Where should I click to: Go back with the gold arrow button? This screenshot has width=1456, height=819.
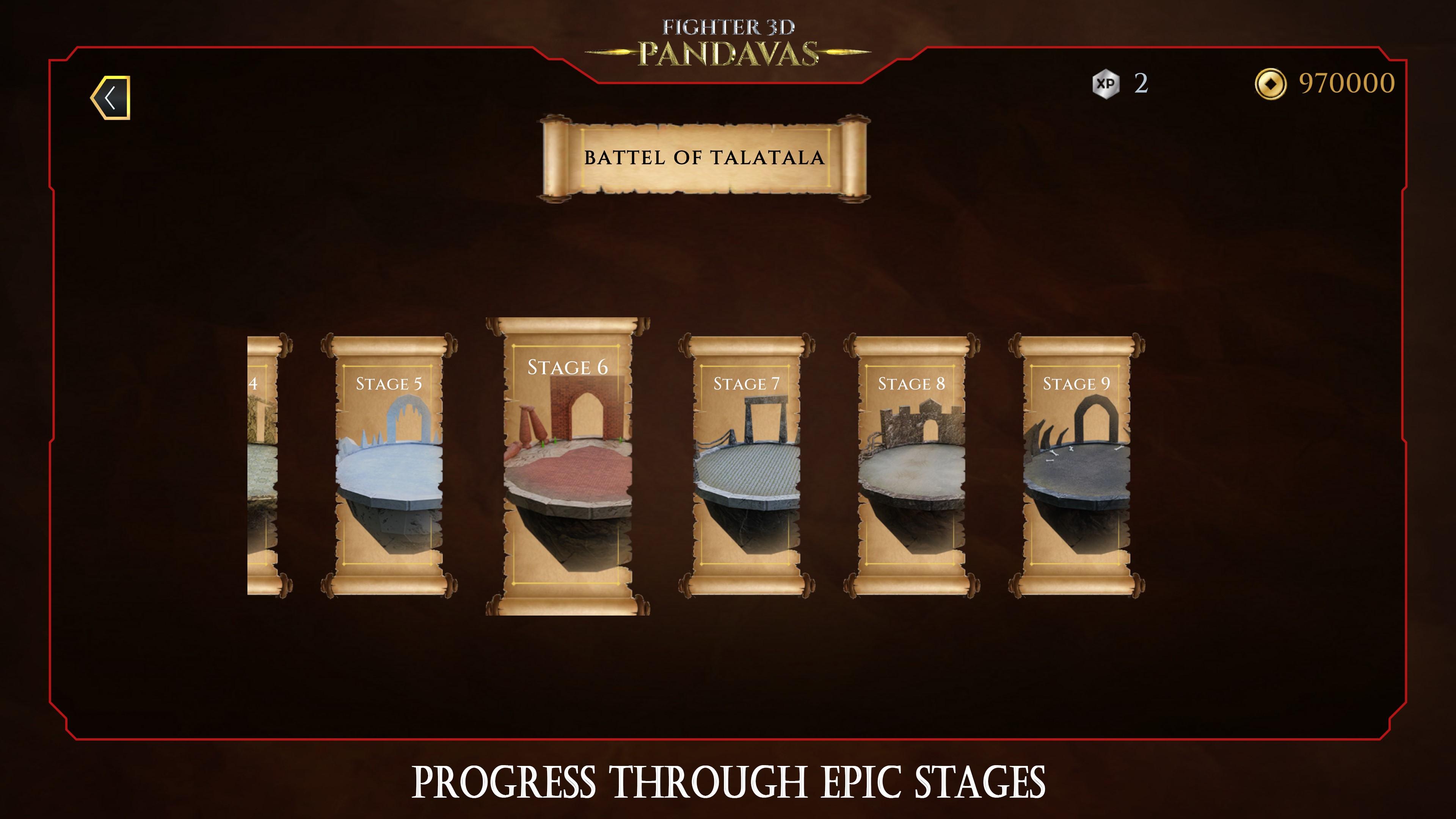111,97
